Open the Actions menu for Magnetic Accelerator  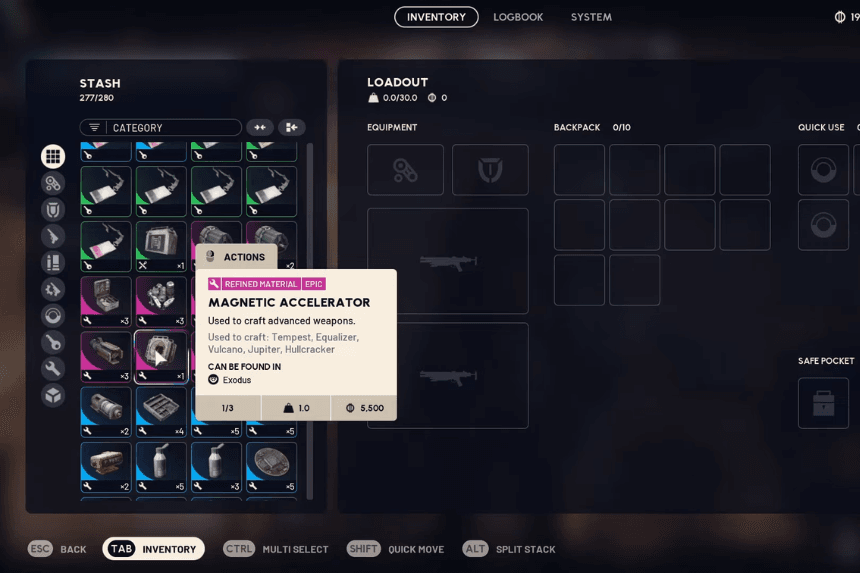[236, 257]
